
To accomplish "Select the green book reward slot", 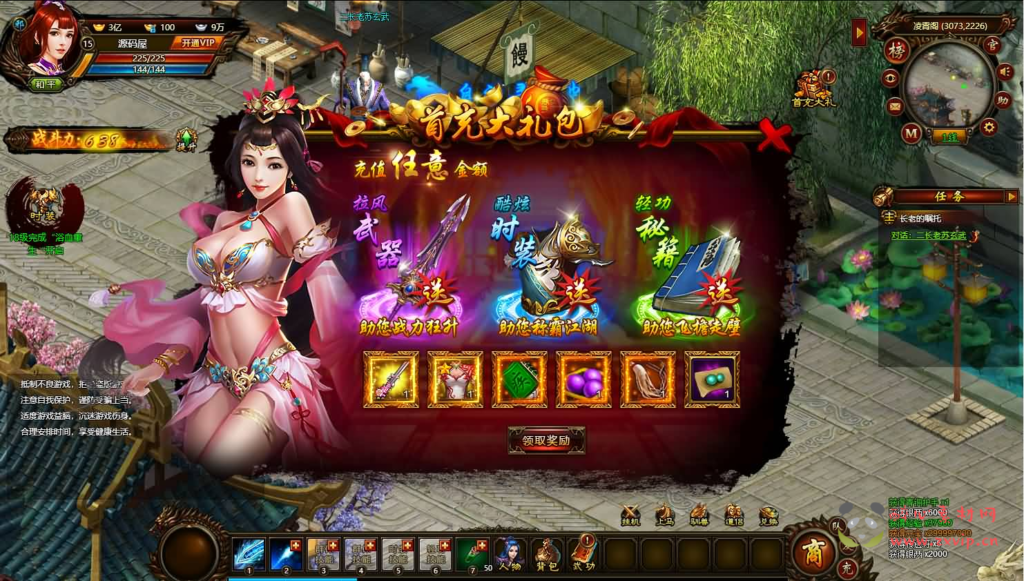I will (x=519, y=379).
